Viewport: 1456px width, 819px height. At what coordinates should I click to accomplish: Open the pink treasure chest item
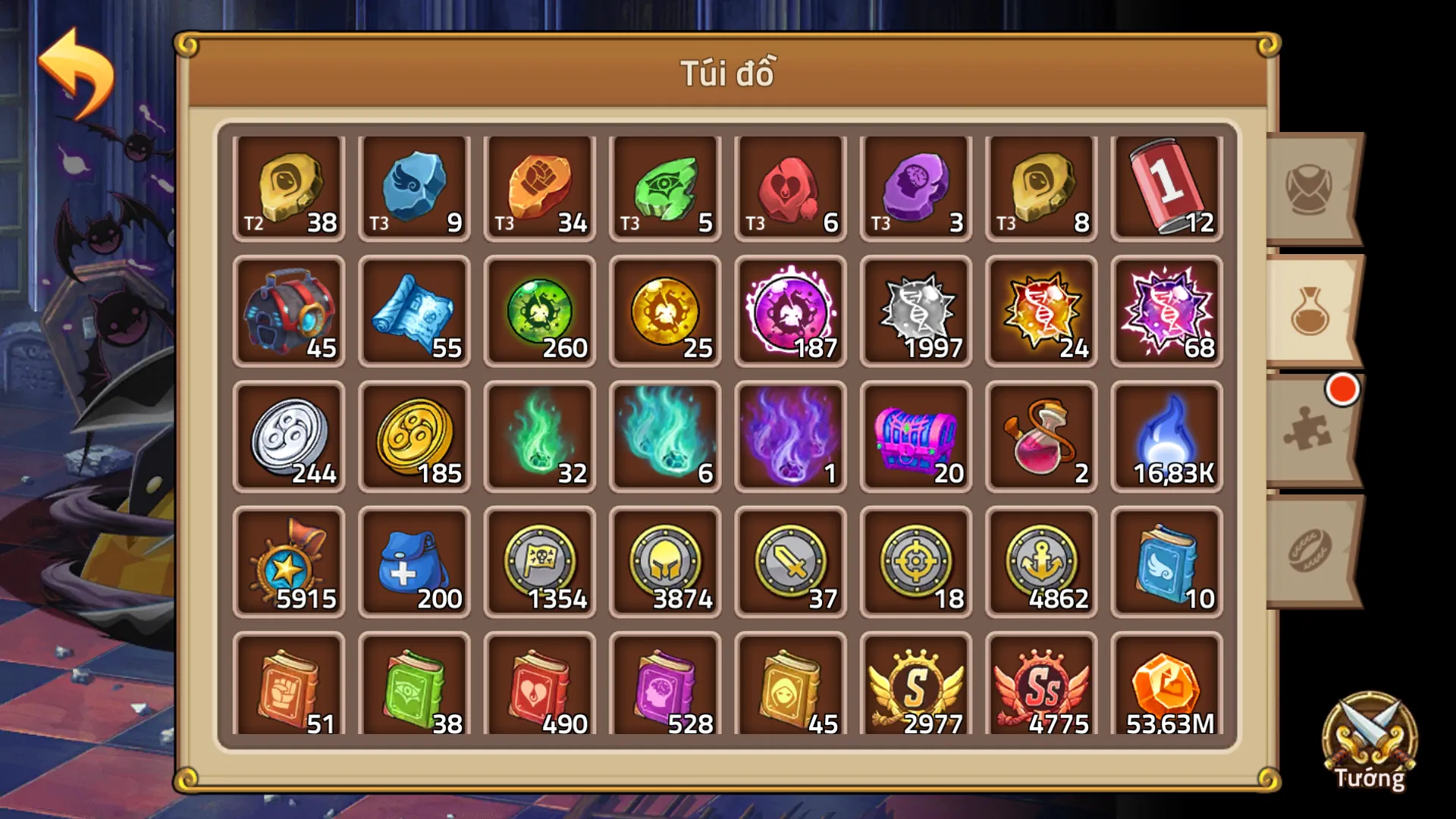click(915, 438)
